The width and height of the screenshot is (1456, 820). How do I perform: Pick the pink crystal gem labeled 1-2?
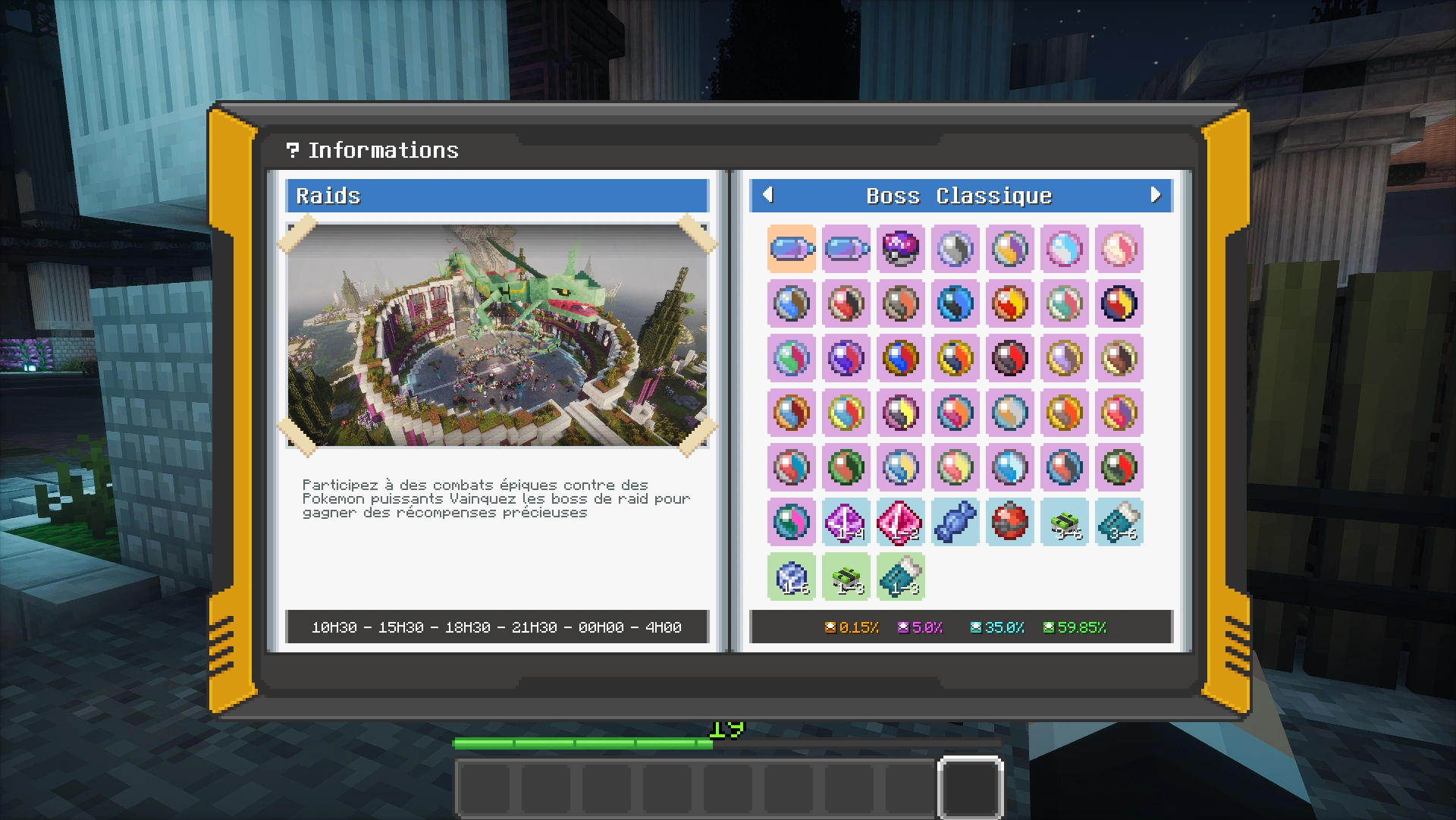pos(900,522)
